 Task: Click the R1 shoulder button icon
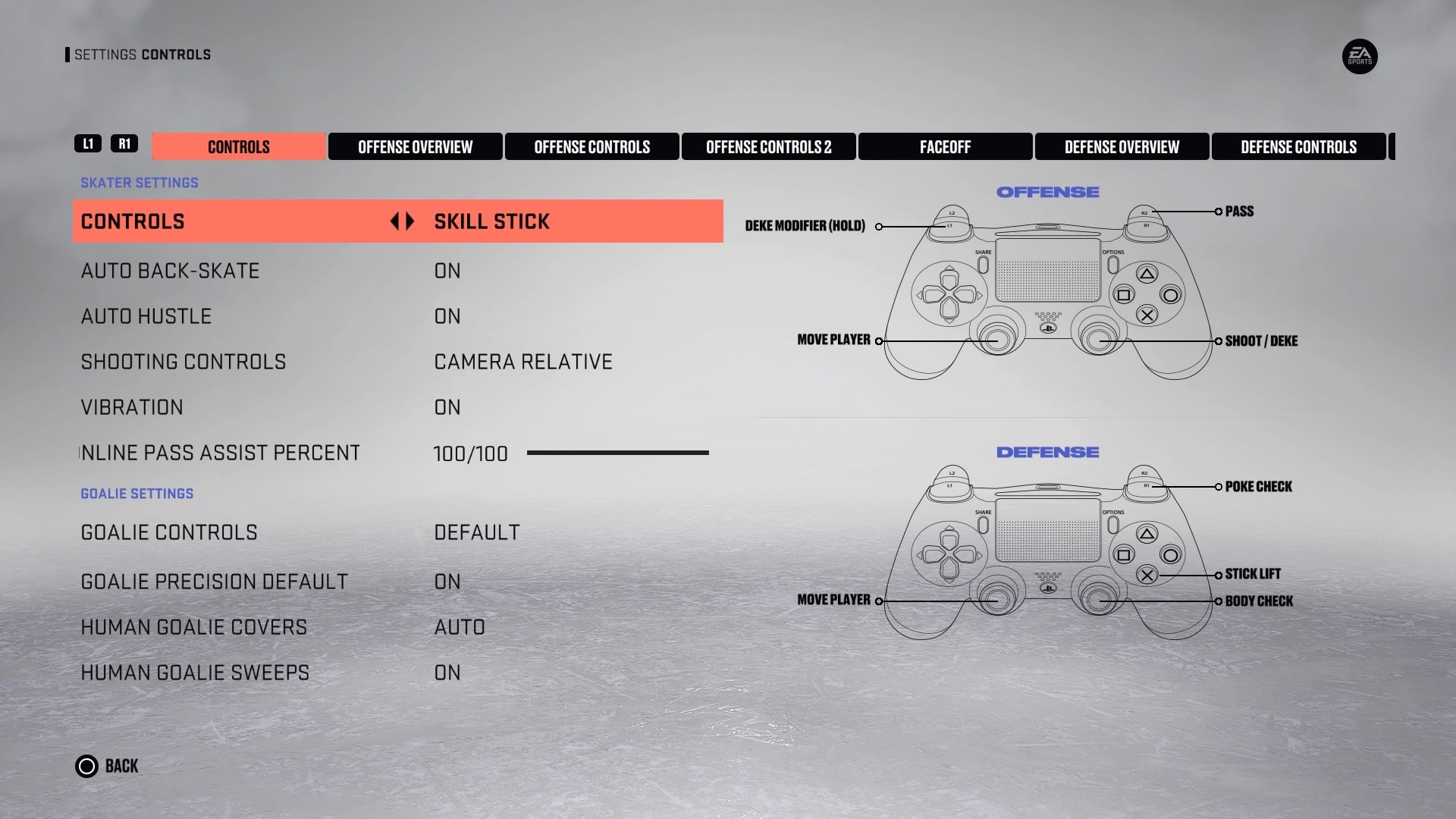tap(126, 143)
